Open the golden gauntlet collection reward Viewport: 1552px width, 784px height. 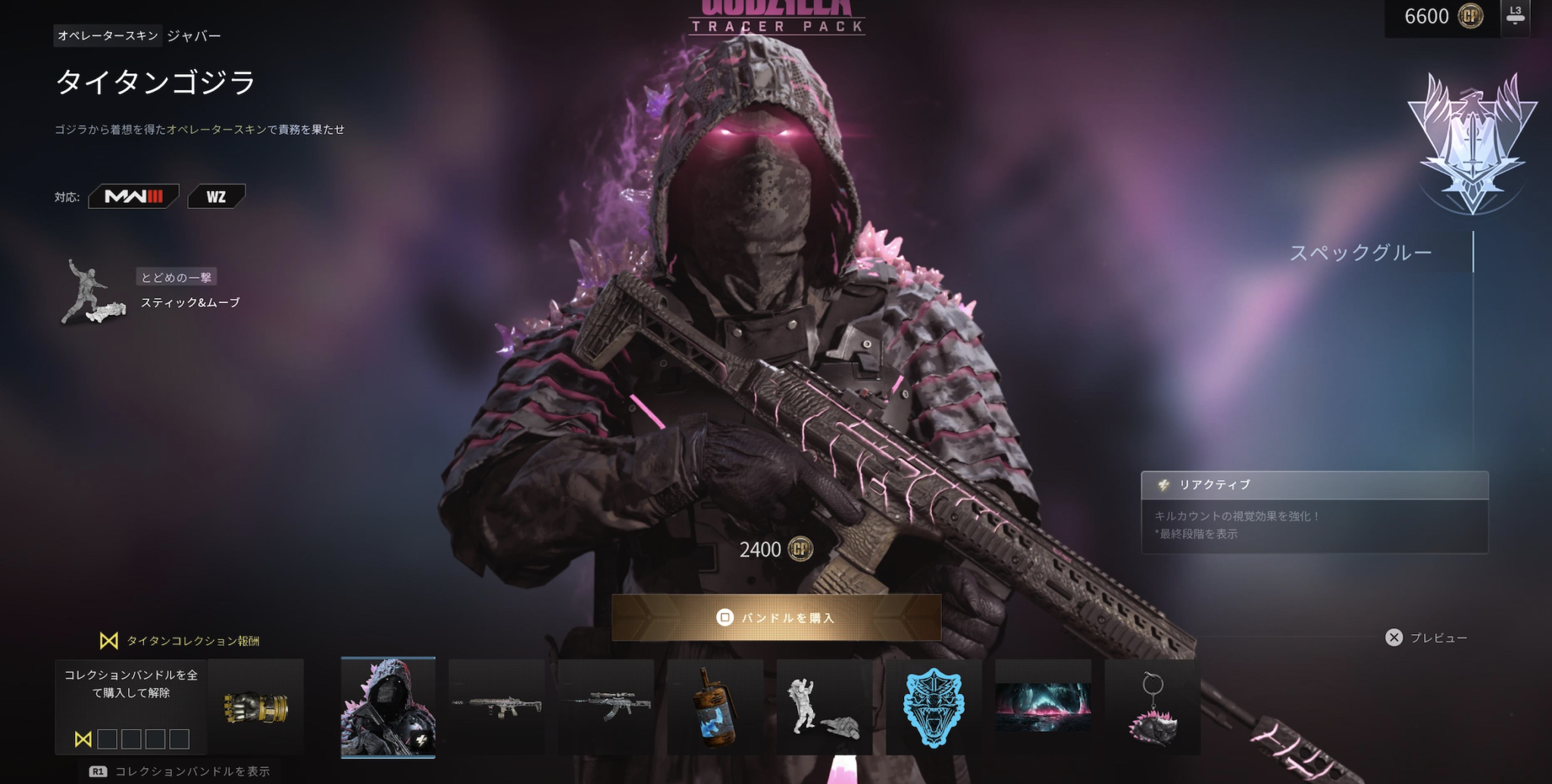pyautogui.click(x=256, y=707)
